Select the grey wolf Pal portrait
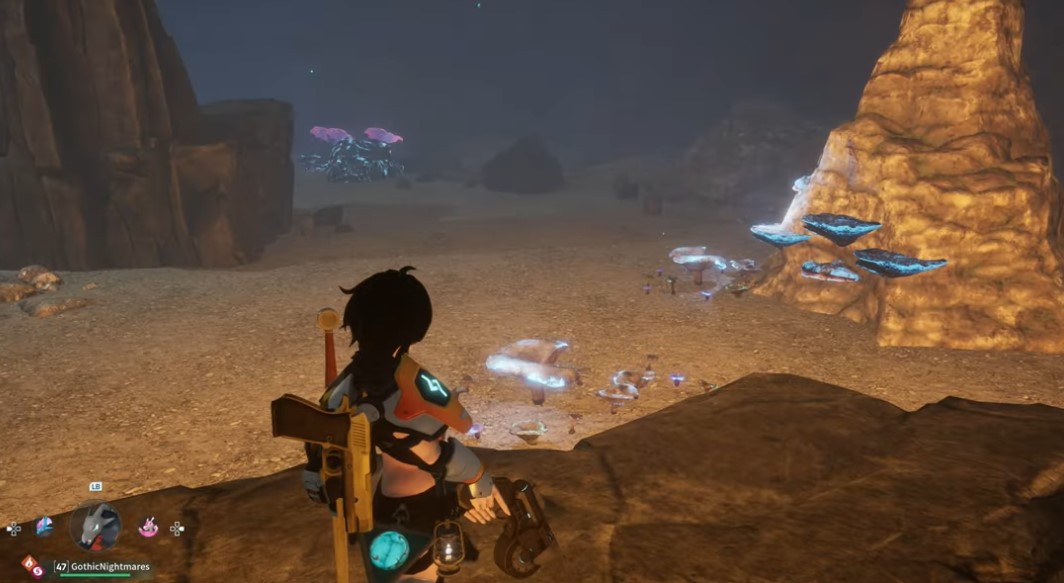This screenshot has height=583, width=1064. pyautogui.click(x=96, y=526)
